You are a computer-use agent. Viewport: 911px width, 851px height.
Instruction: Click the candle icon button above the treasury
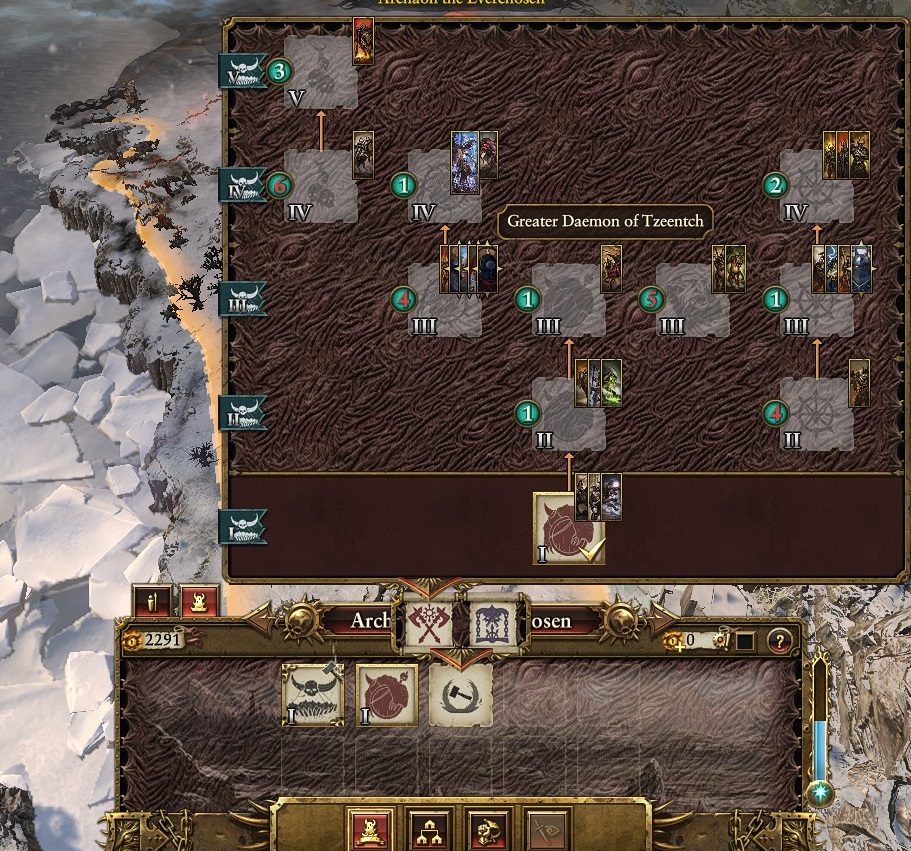coord(152,602)
